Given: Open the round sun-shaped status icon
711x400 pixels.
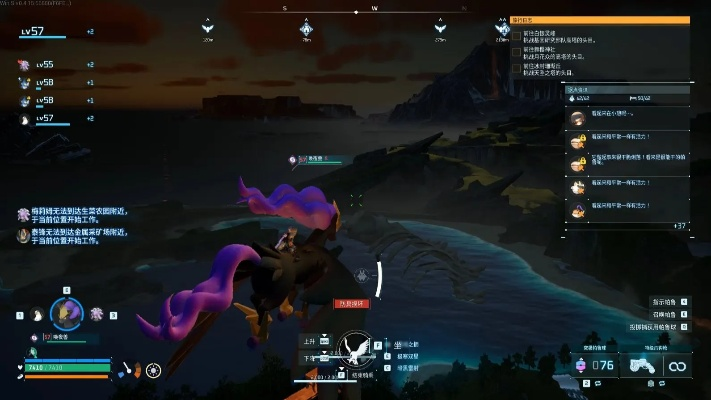Looking at the screenshot, I should pos(153,370).
